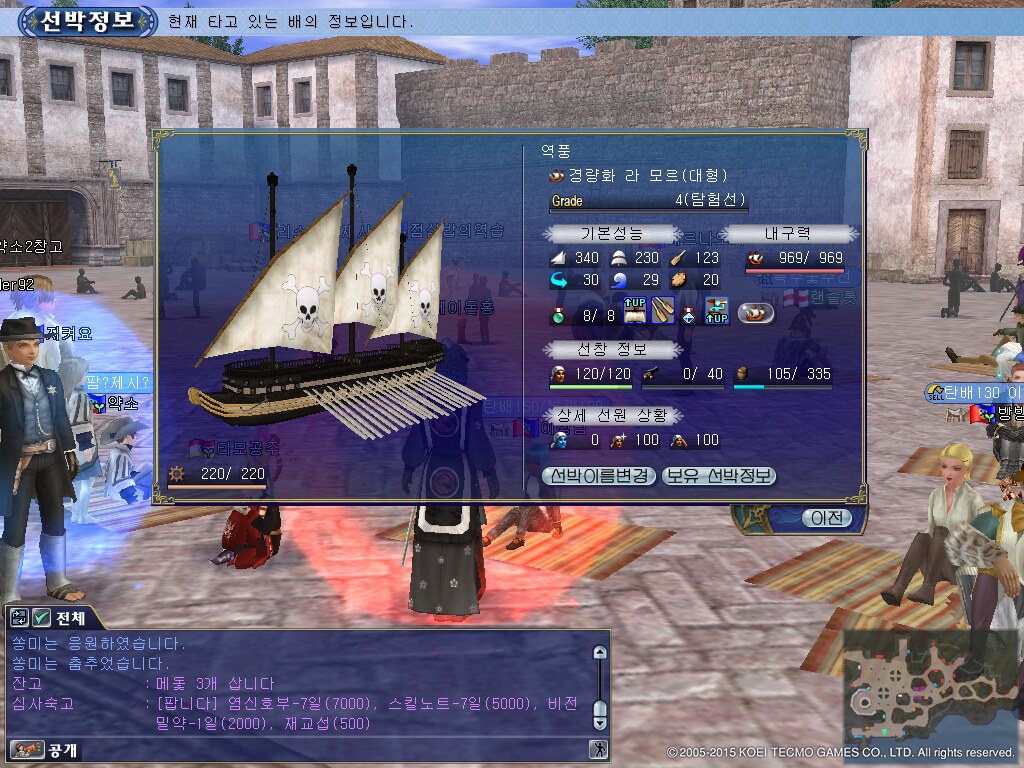The width and height of the screenshot is (1024, 768).
Task: Switch to the 전체 chat tab
Action: 70,618
